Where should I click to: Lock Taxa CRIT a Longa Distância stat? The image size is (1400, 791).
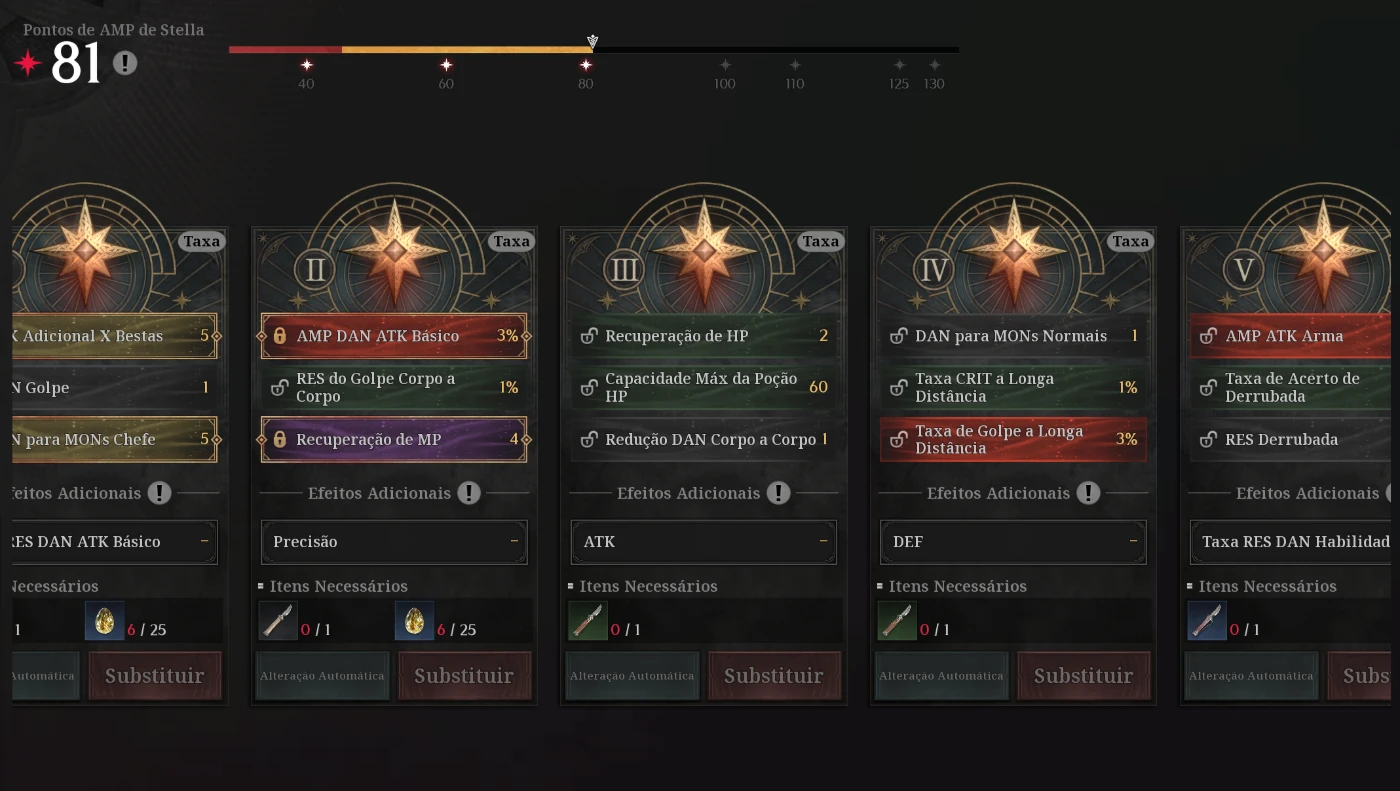tap(899, 388)
